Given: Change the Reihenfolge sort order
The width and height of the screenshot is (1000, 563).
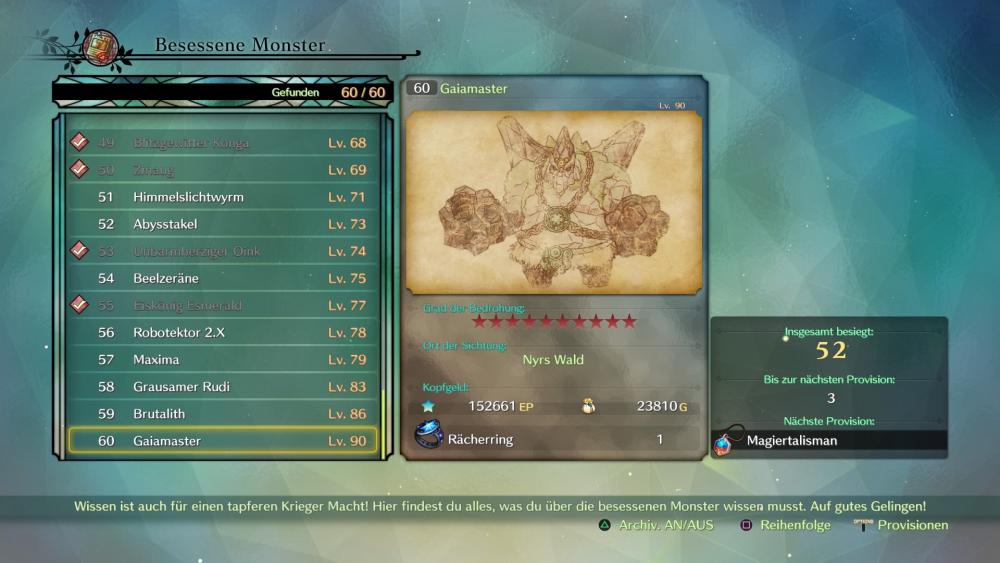Looking at the screenshot, I should pyautogui.click(x=785, y=525).
